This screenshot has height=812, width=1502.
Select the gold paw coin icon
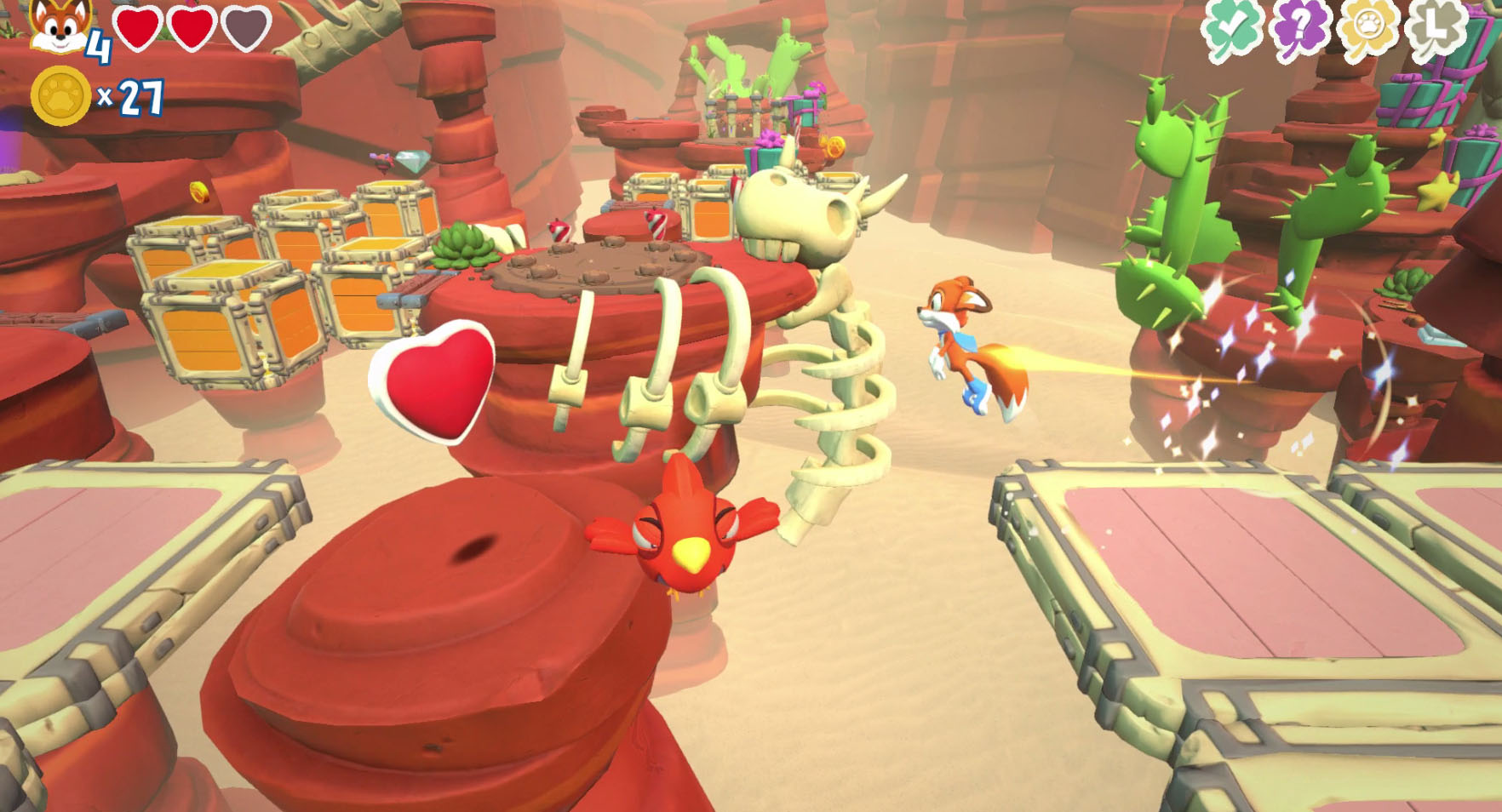(x=60, y=96)
